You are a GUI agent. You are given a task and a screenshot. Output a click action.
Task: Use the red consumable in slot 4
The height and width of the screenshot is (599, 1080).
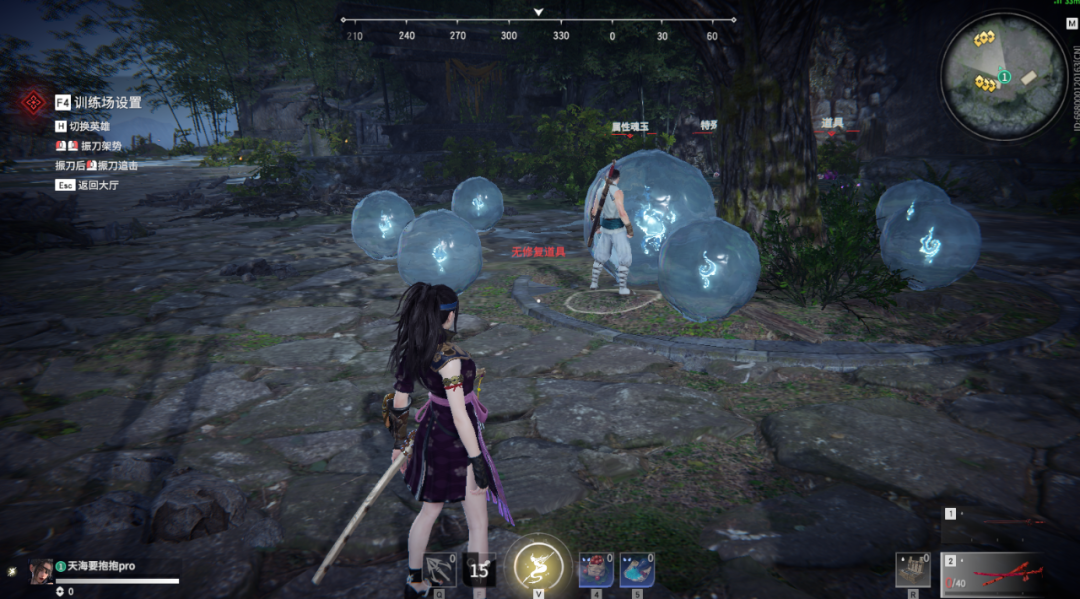595,569
